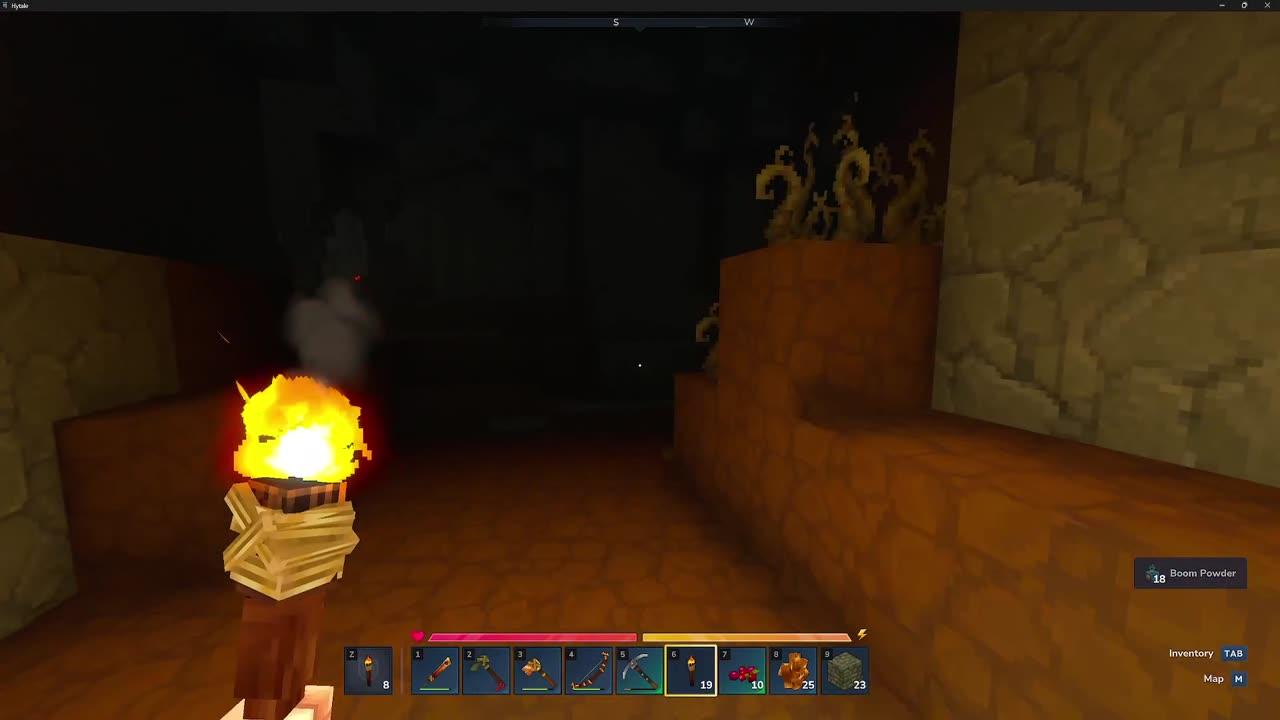Image resolution: width=1280 pixels, height=720 pixels.
Task: Open the Map via the M label
Action: coord(1237,678)
